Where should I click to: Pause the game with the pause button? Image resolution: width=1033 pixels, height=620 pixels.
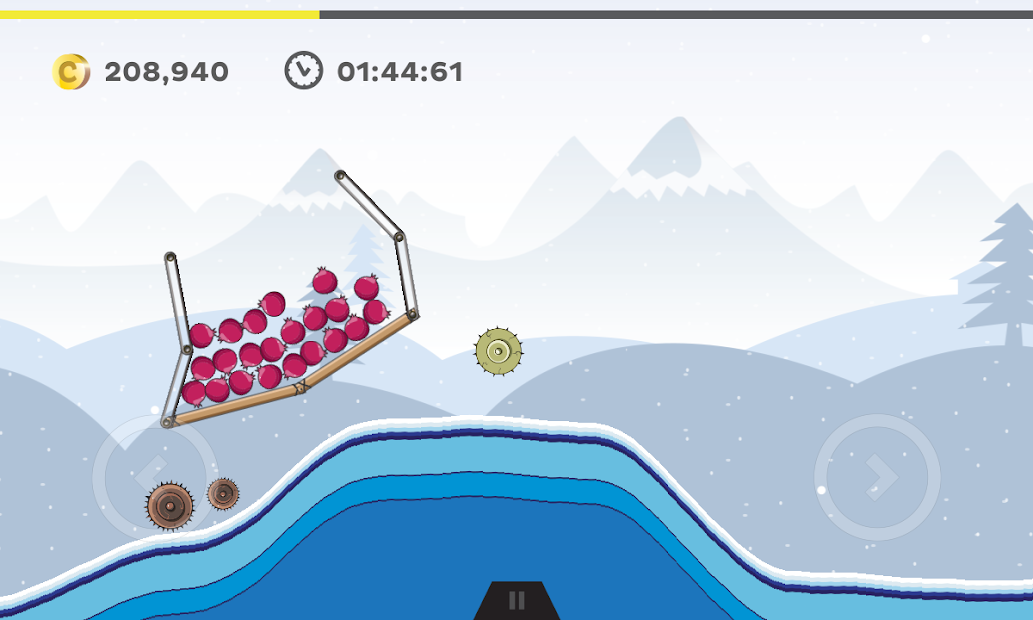point(516,600)
